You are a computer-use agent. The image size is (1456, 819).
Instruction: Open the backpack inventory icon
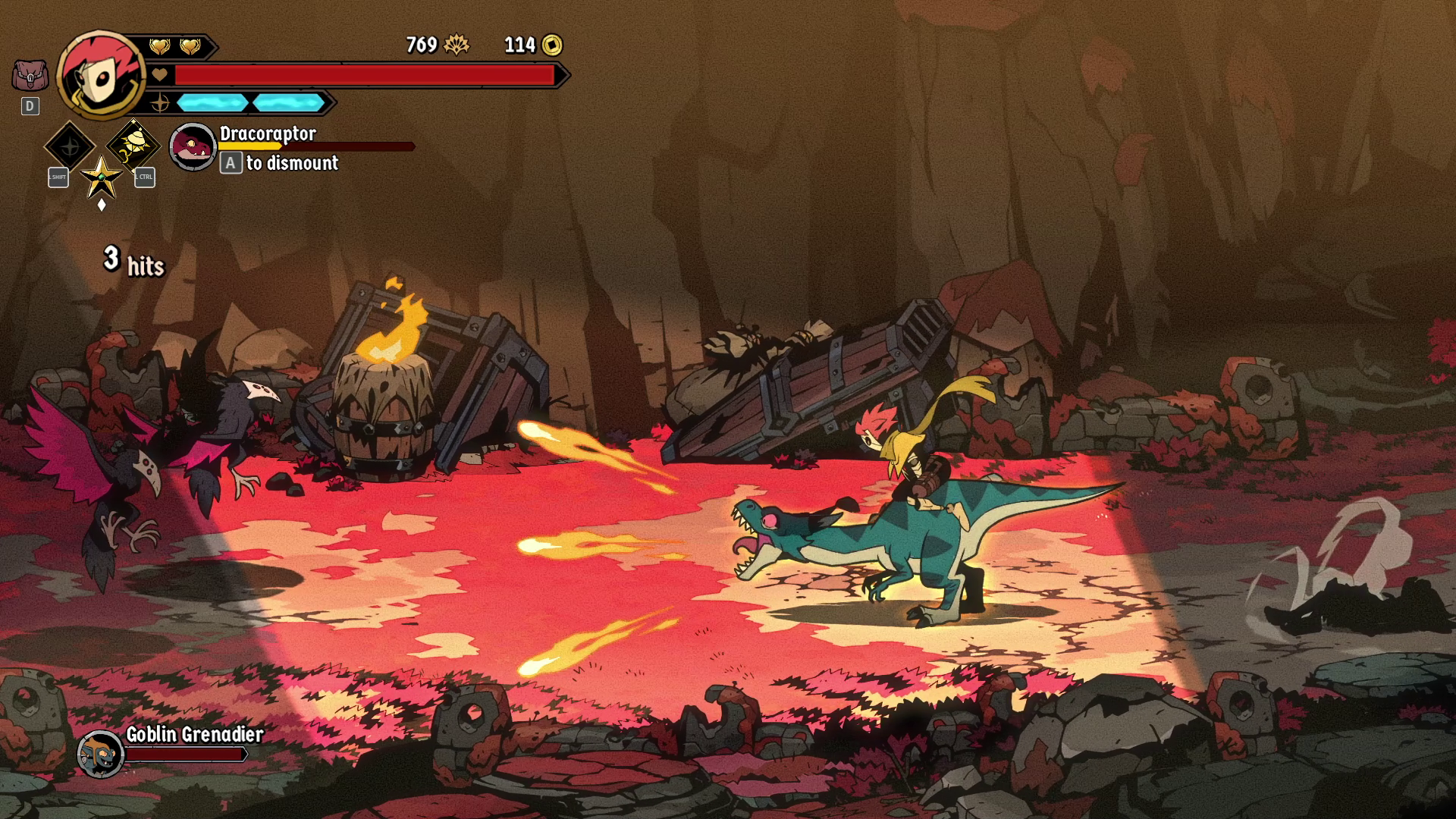point(30,76)
